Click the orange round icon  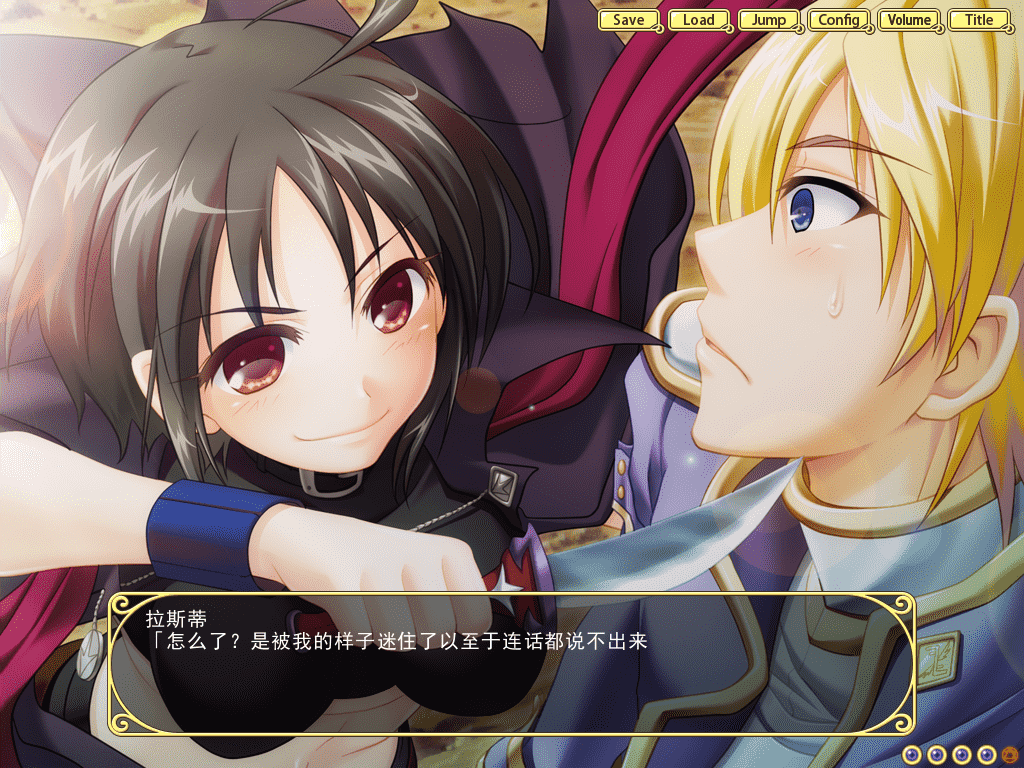coord(1009,755)
